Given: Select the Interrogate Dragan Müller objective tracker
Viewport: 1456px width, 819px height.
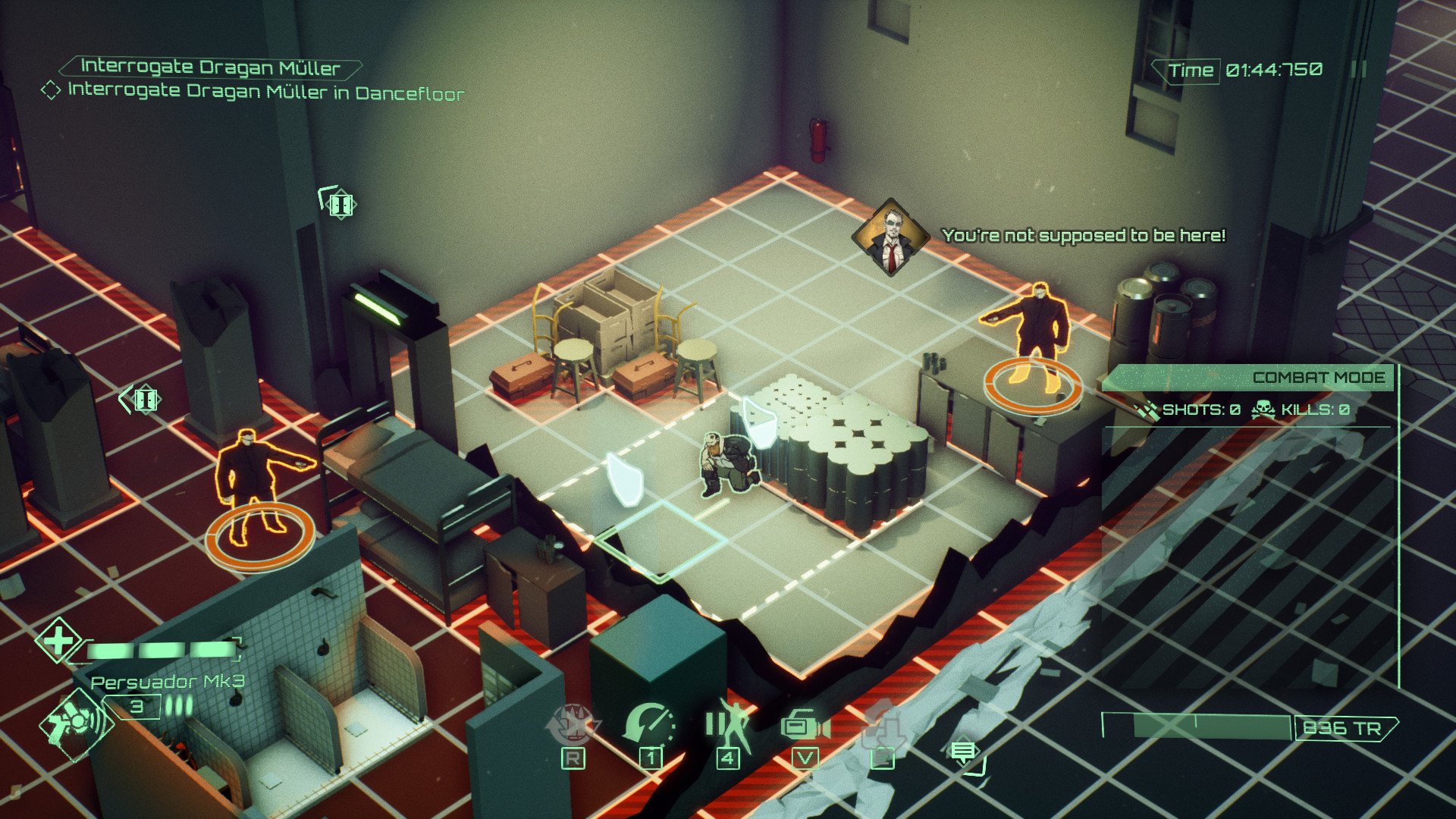Looking at the screenshot, I should [209, 67].
